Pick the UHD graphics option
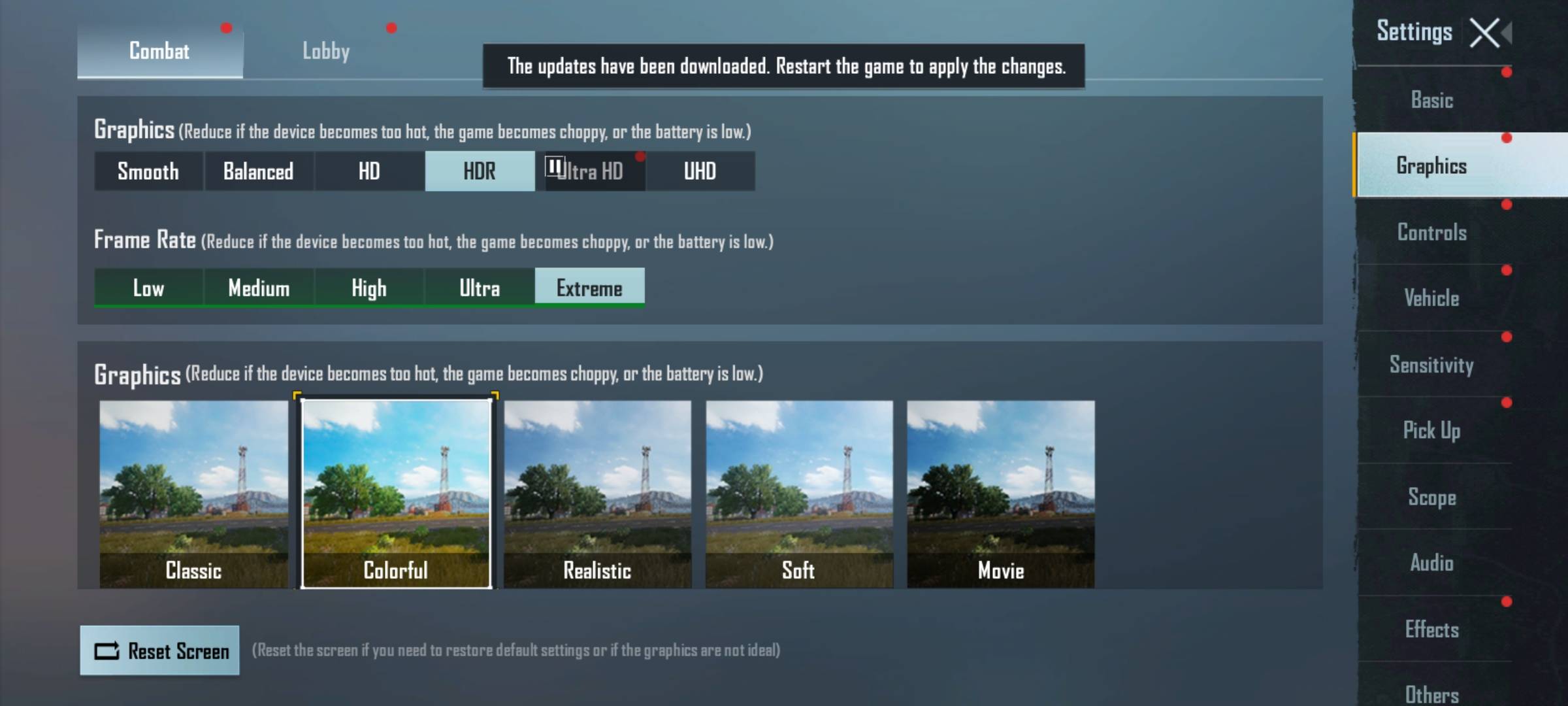 tap(700, 171)
